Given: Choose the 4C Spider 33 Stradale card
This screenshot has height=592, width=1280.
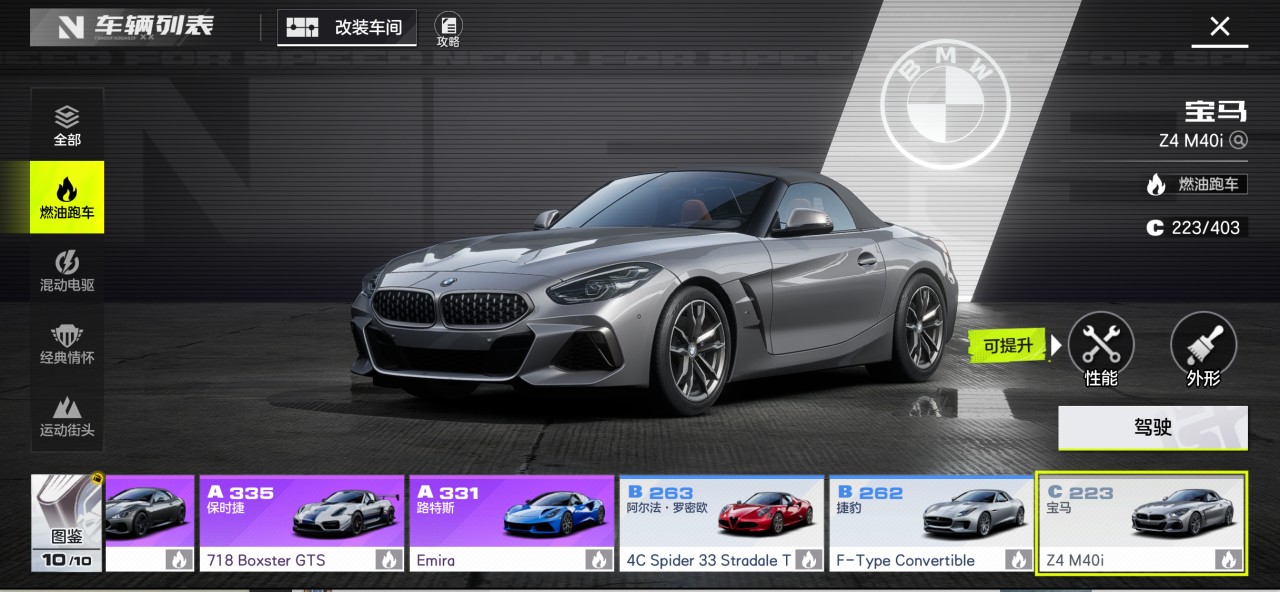Looking at the screenshot, I should [721, 522].
